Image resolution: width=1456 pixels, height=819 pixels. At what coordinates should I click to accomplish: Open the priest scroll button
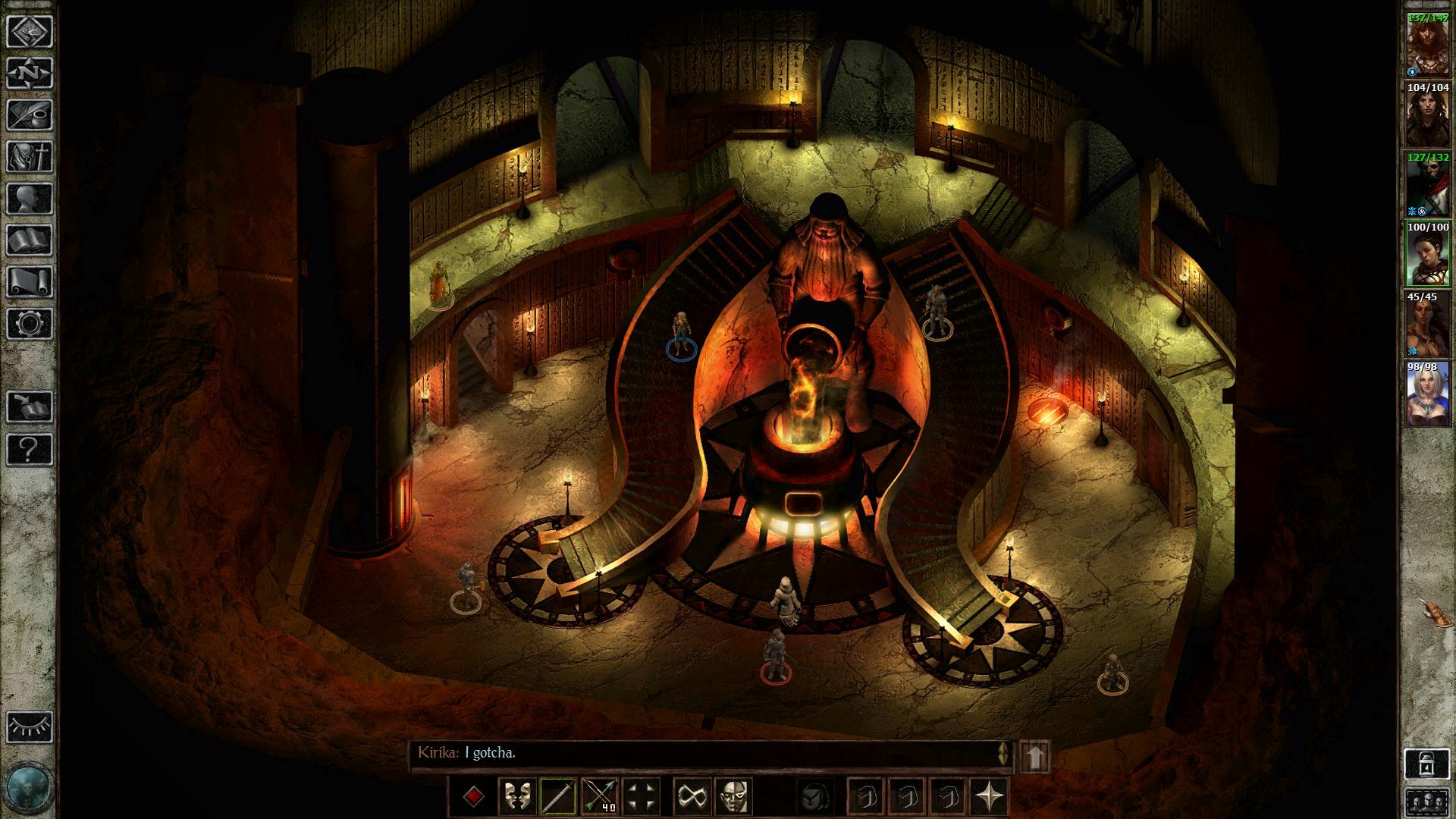pyautogui.click(x=30, y=282)
